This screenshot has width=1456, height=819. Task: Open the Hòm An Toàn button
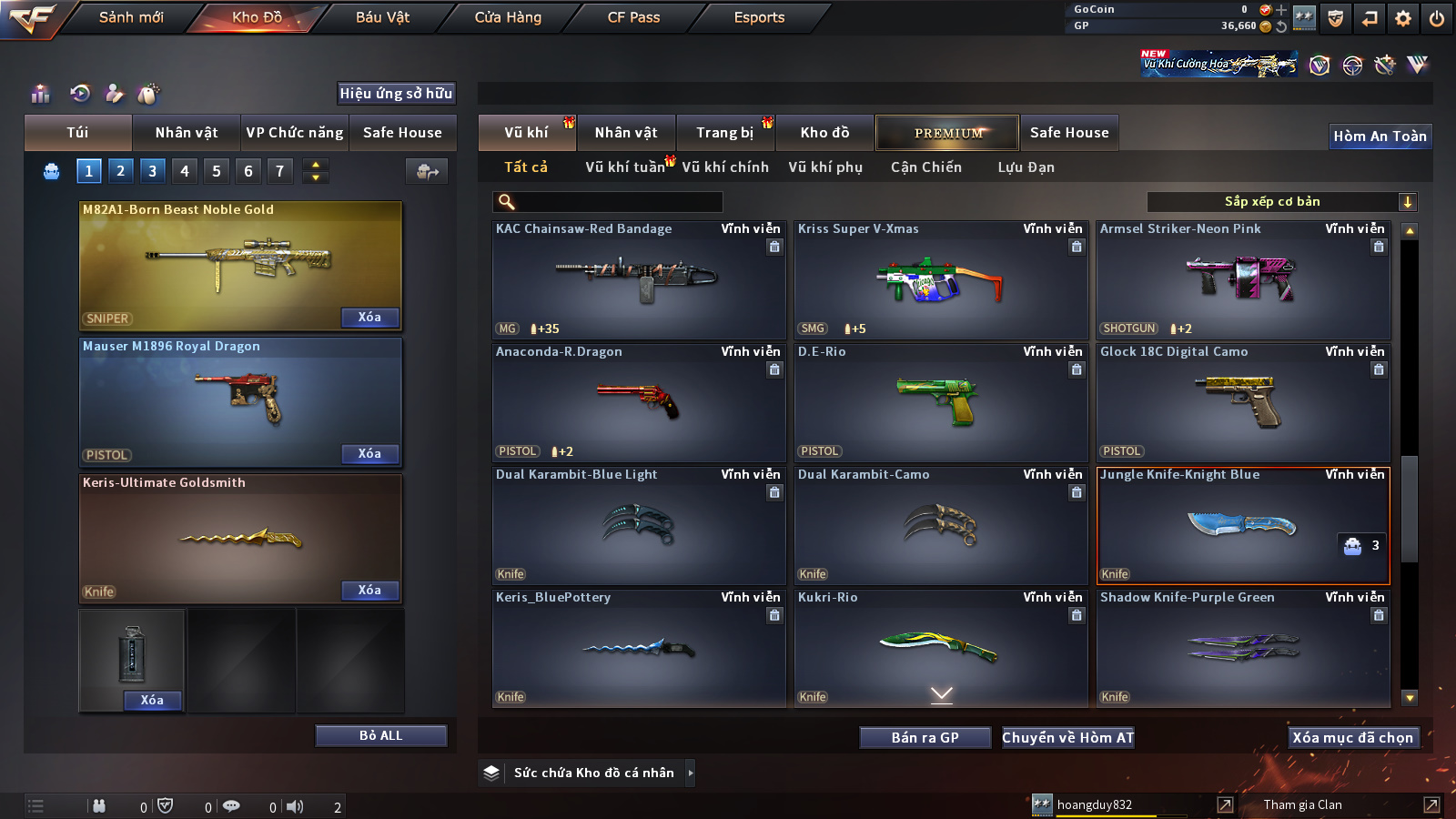pos(1380,136)
